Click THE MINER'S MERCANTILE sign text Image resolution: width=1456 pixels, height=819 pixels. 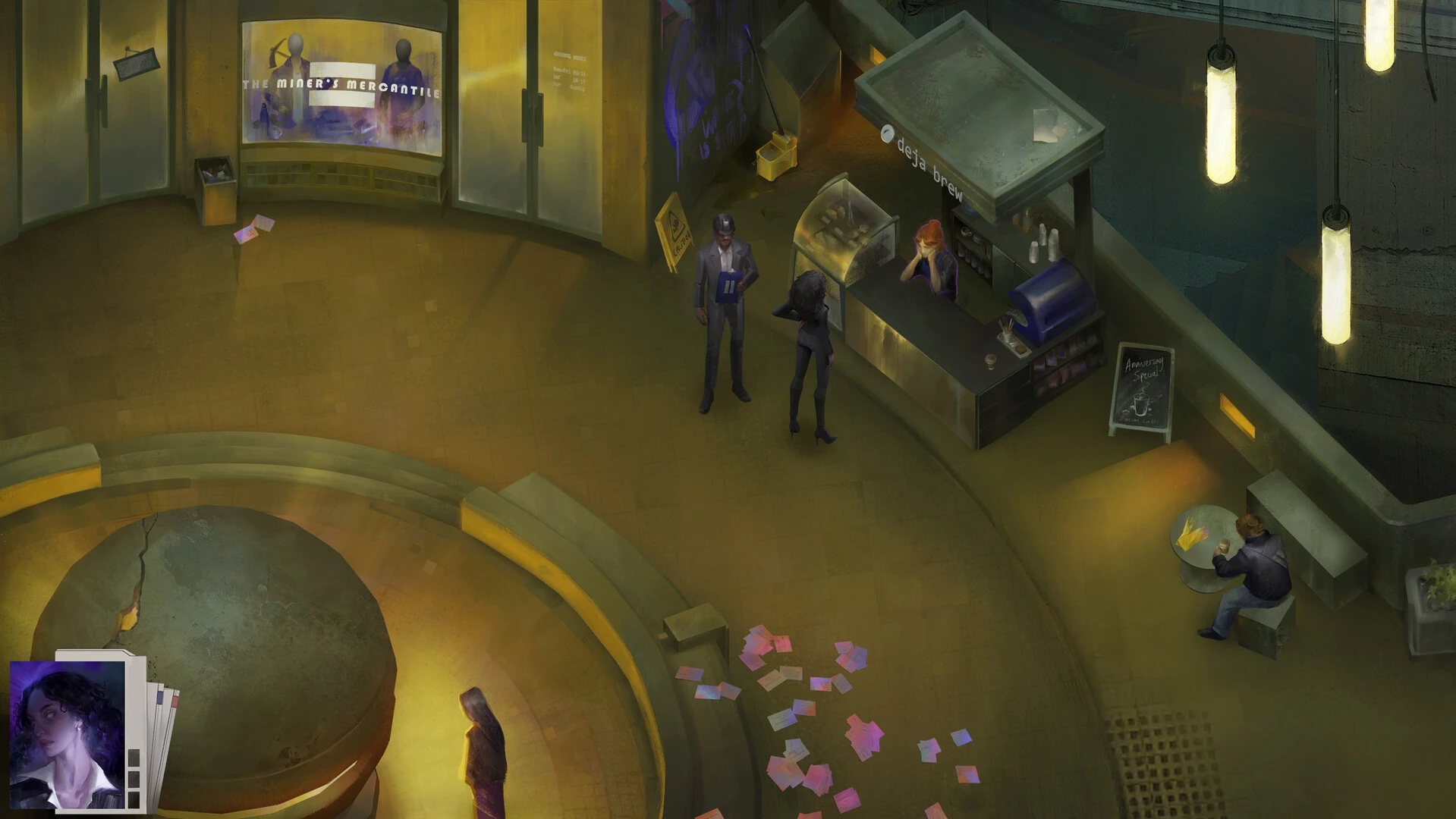tap(343, 87)
